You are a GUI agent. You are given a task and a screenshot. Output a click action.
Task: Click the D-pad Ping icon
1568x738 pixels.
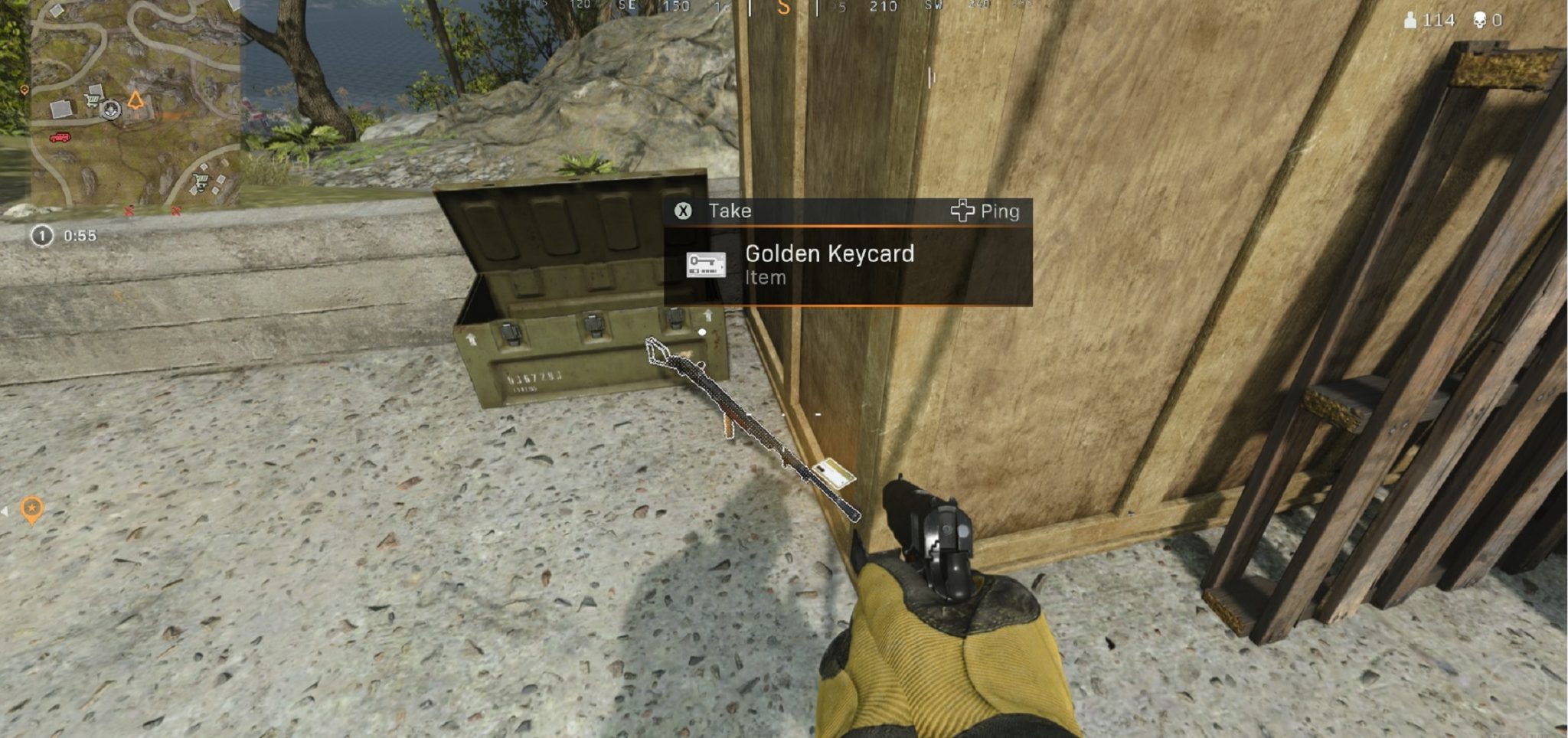point(964,212)
